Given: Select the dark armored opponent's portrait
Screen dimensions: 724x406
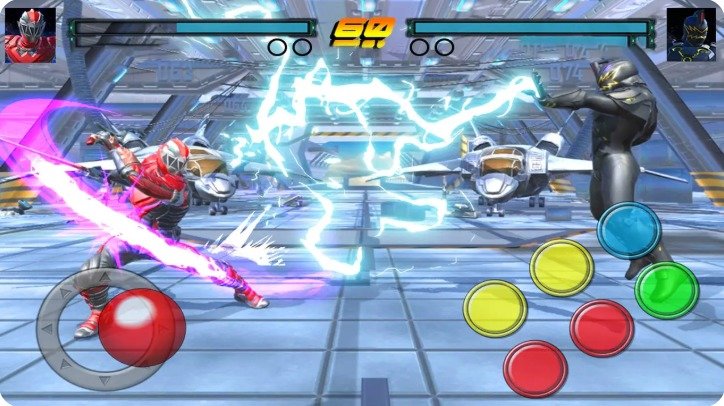Looking at the screenshot, I should click(692, 35).
